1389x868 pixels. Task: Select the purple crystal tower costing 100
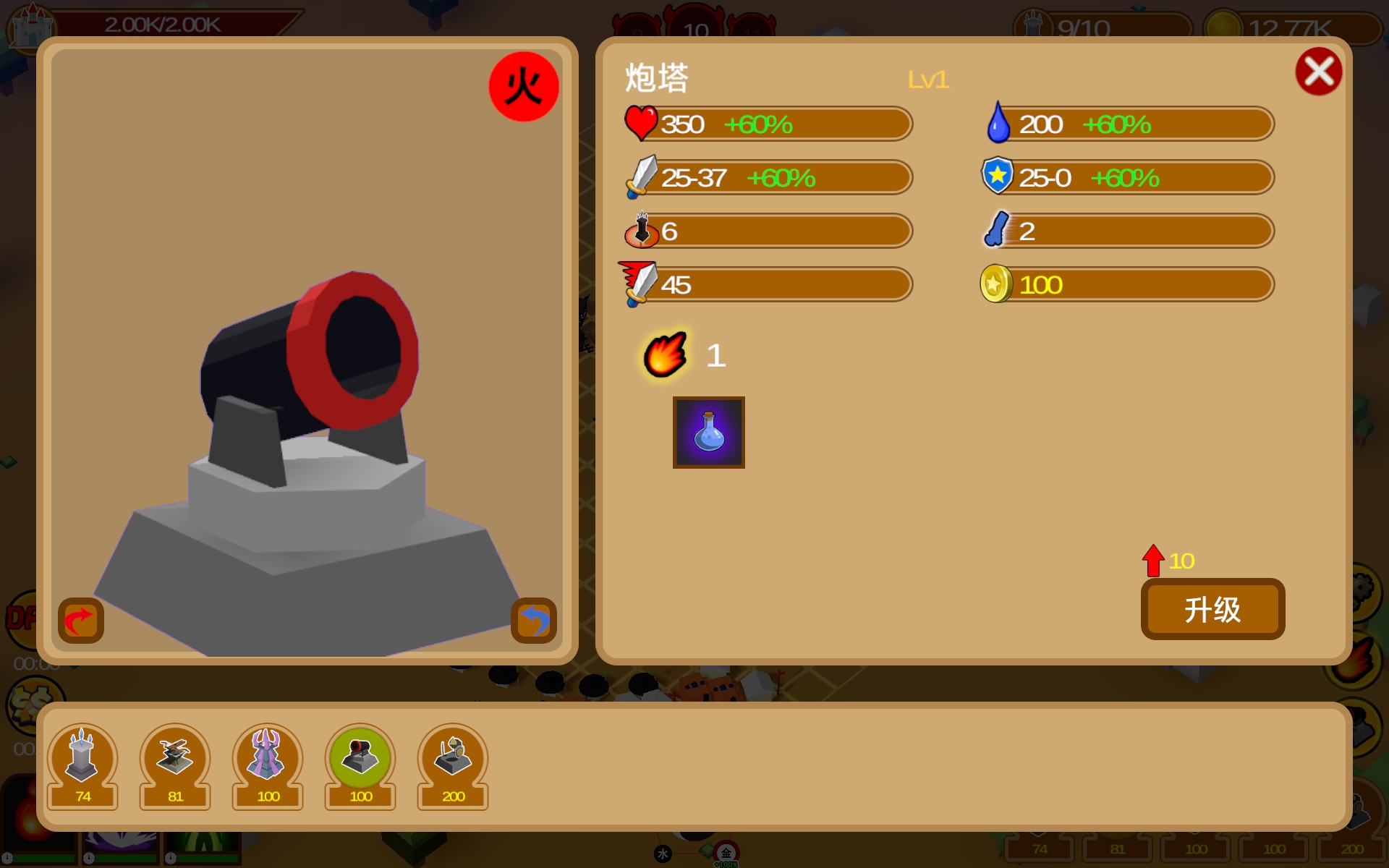point(267,756)
